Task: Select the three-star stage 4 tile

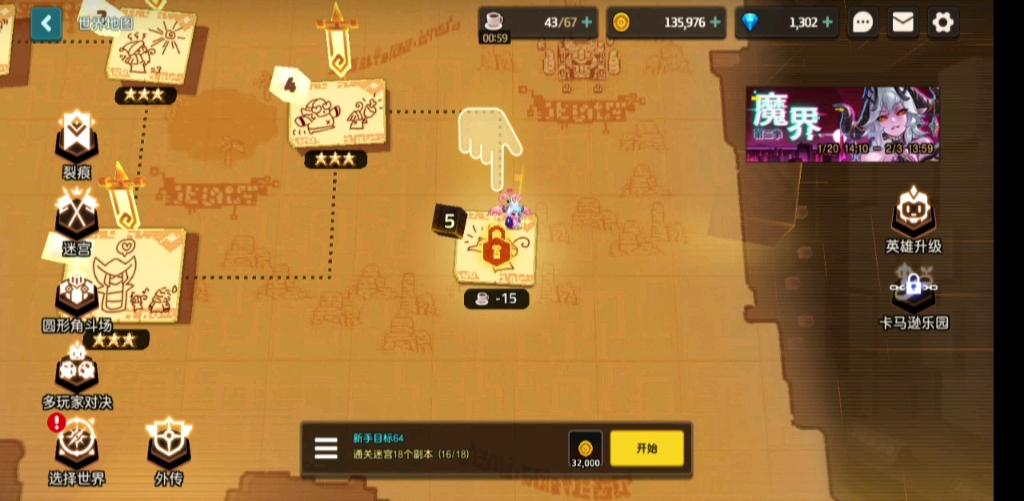Action: point(337,118)
